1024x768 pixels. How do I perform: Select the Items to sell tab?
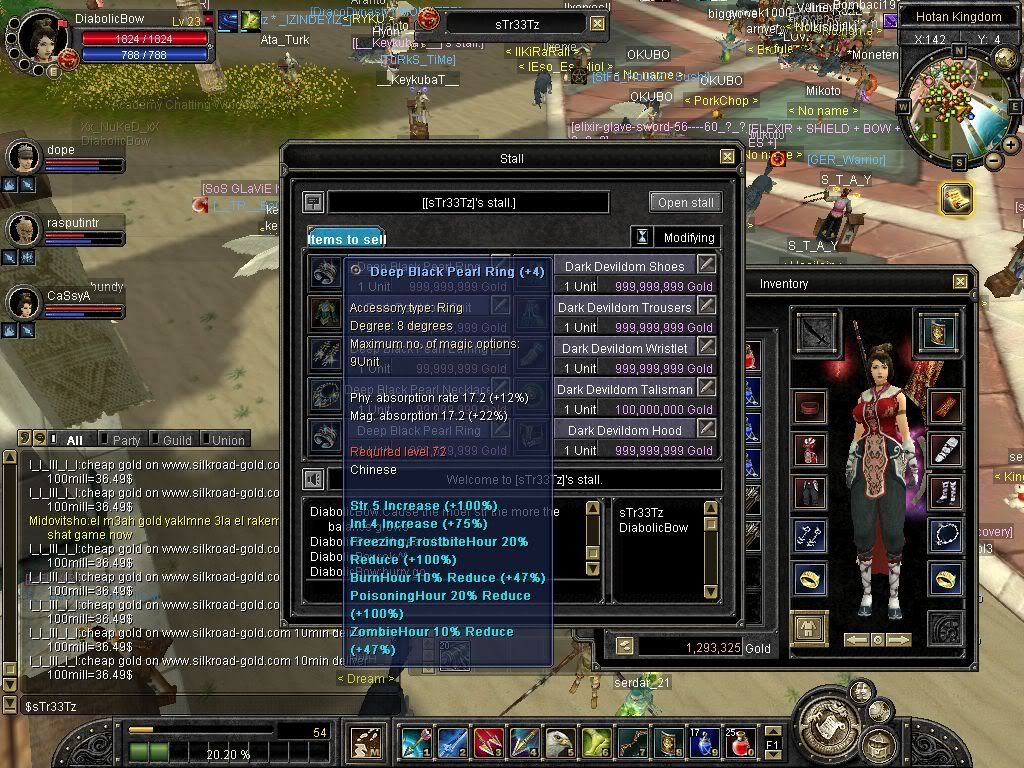pos(346,239)
